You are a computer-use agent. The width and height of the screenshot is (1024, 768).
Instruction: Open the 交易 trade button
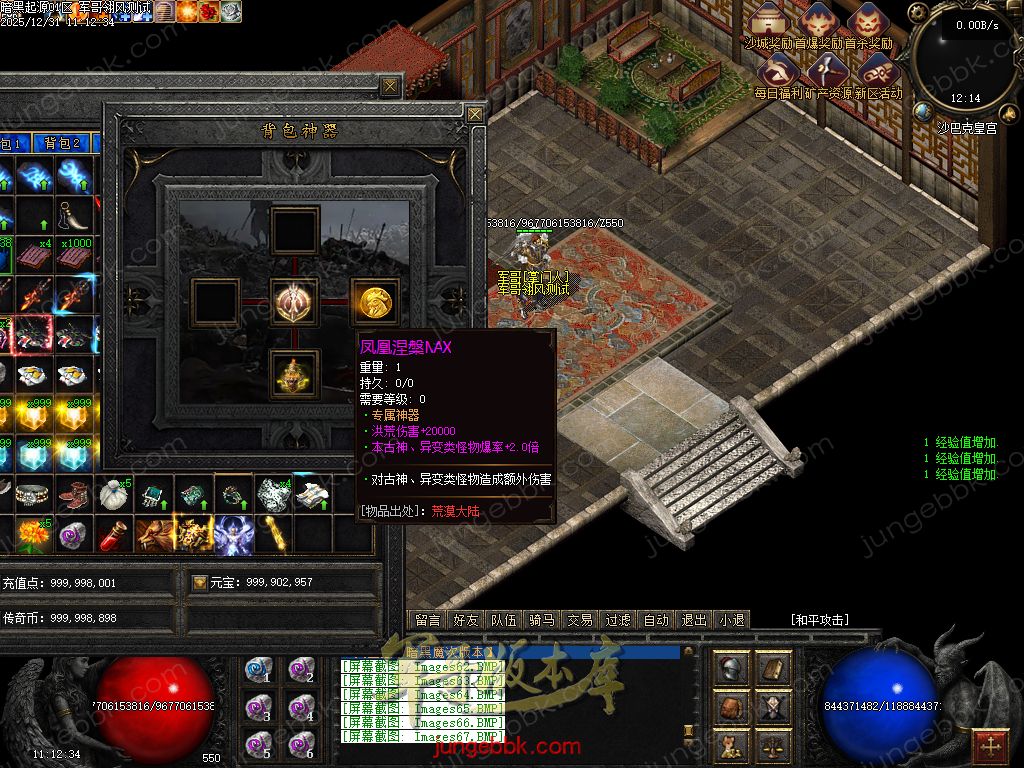tap(580, 620)
